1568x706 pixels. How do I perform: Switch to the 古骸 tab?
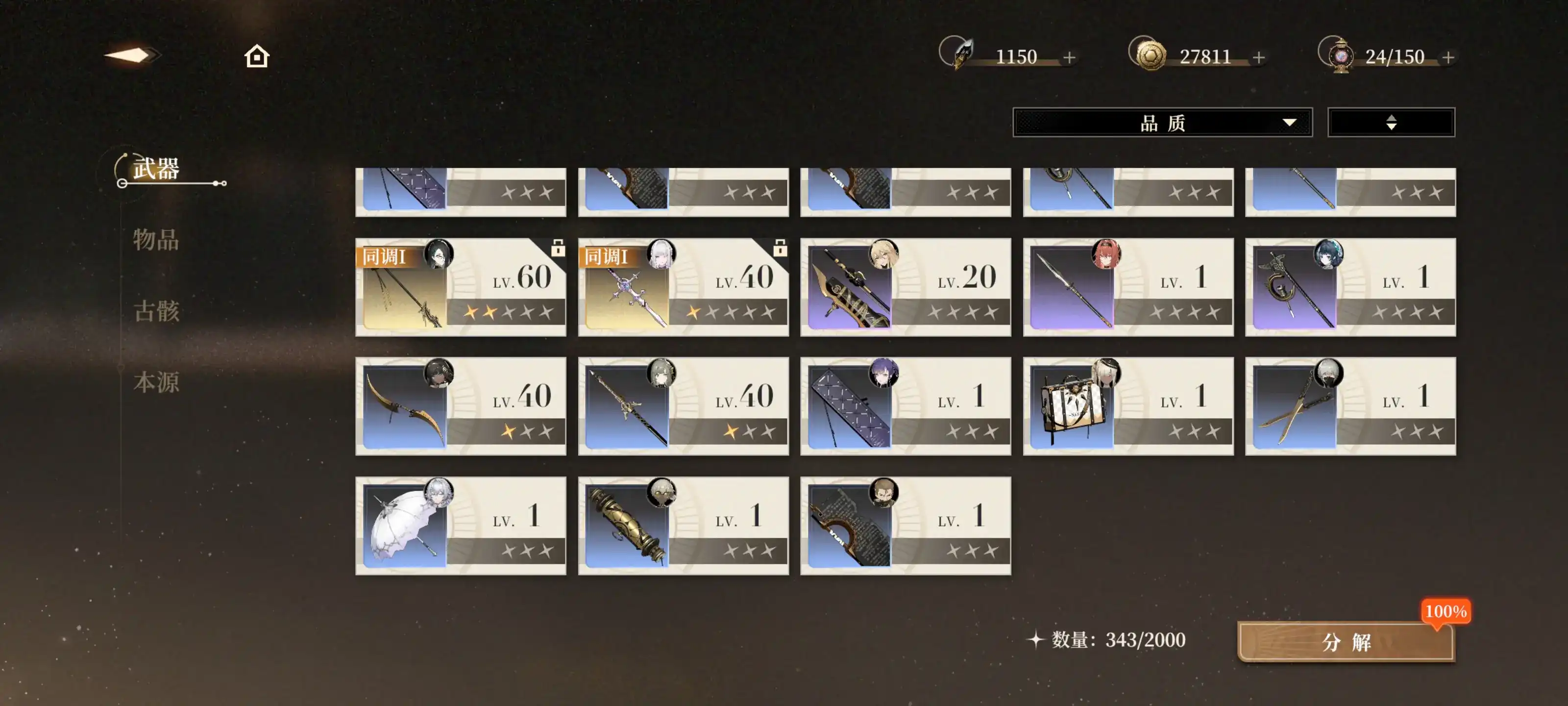(x=156, y=311)
